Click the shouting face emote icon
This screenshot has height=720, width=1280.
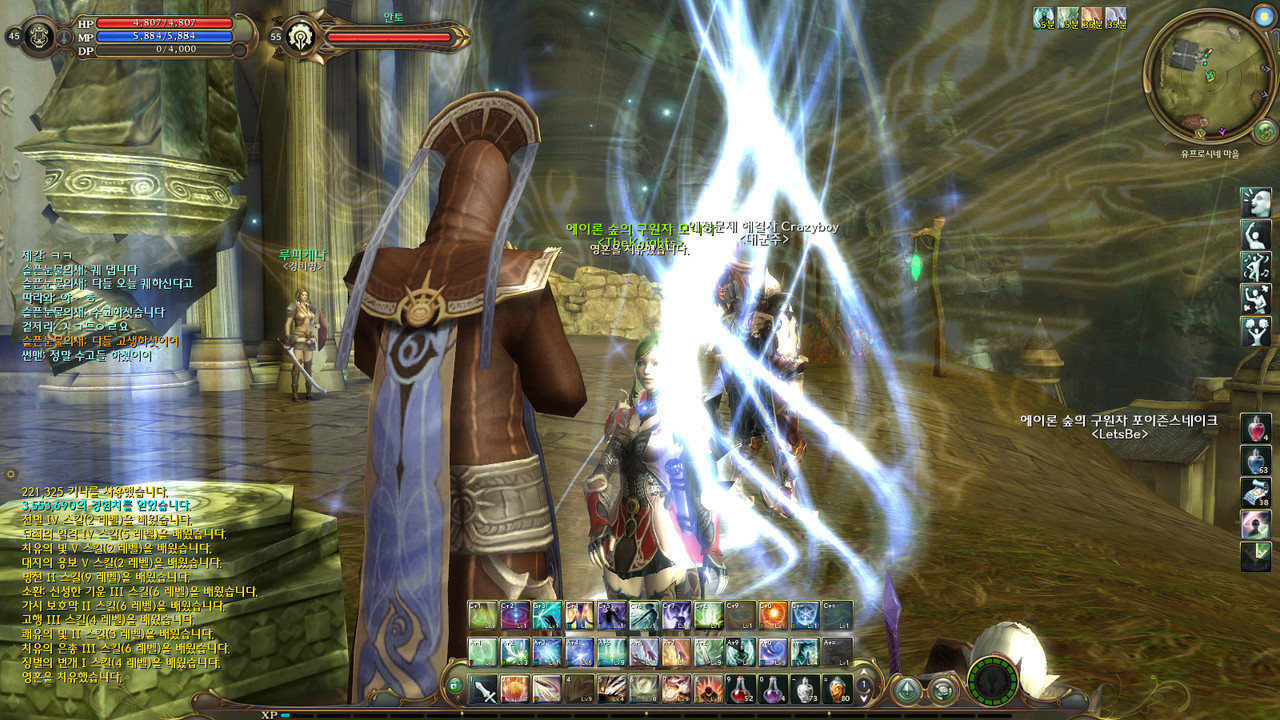[1256, 203]
